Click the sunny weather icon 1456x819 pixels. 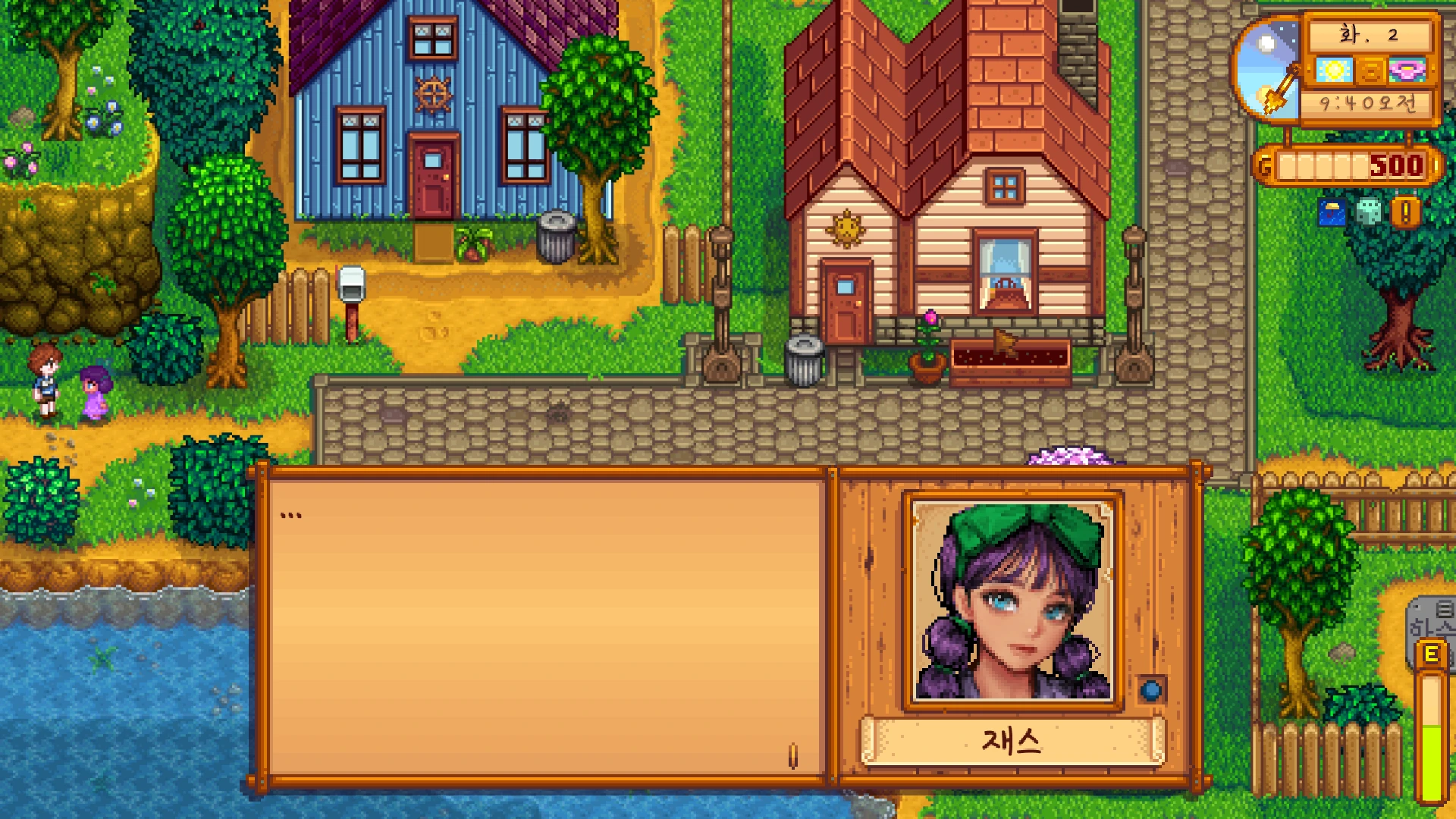pos(1334,71)
